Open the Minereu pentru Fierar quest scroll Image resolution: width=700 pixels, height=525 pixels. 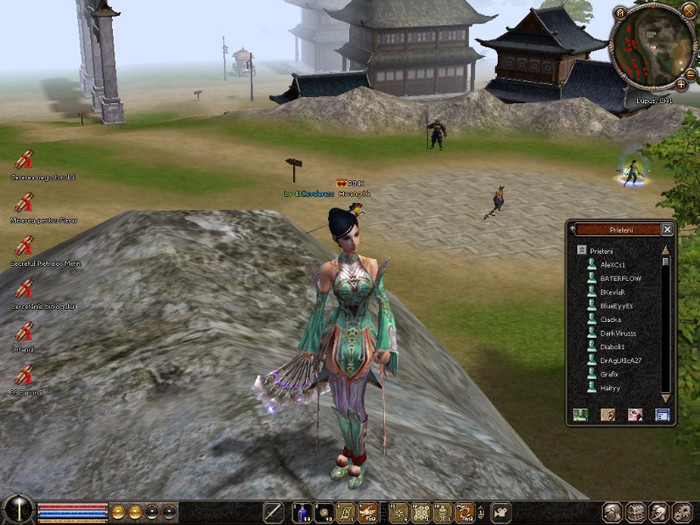[25, 201]
